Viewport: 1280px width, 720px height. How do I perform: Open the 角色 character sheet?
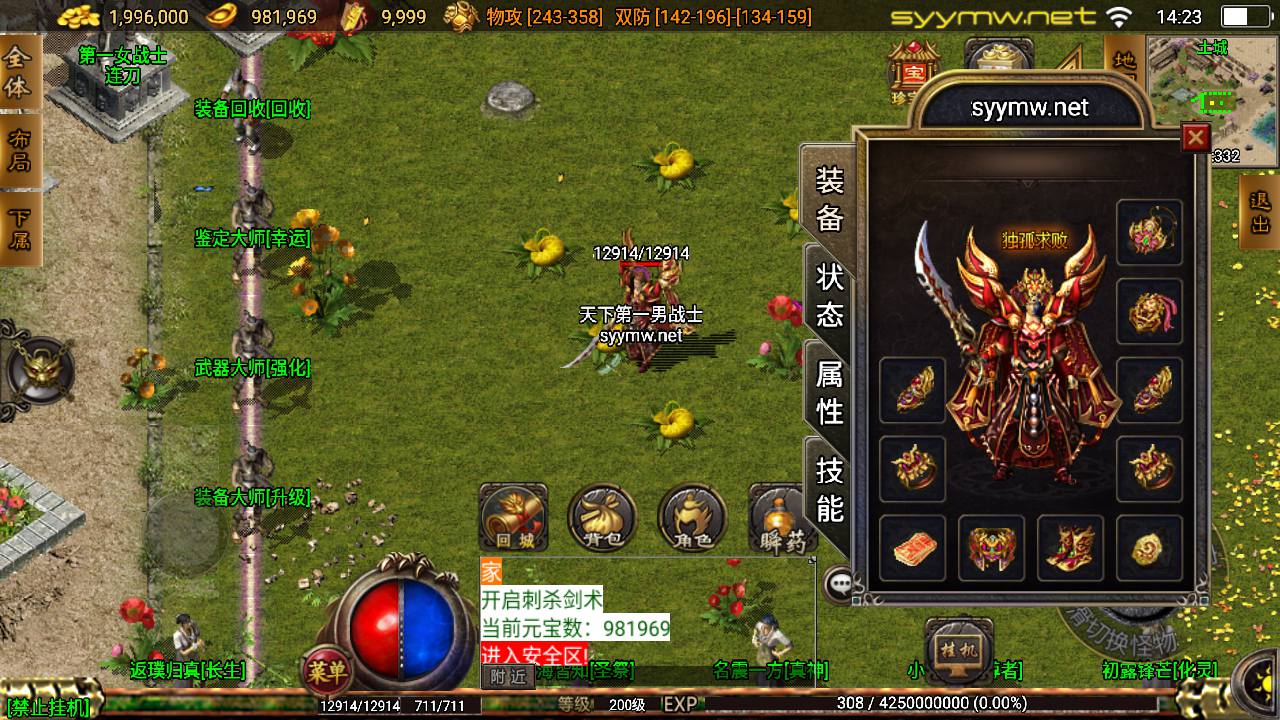692,518
